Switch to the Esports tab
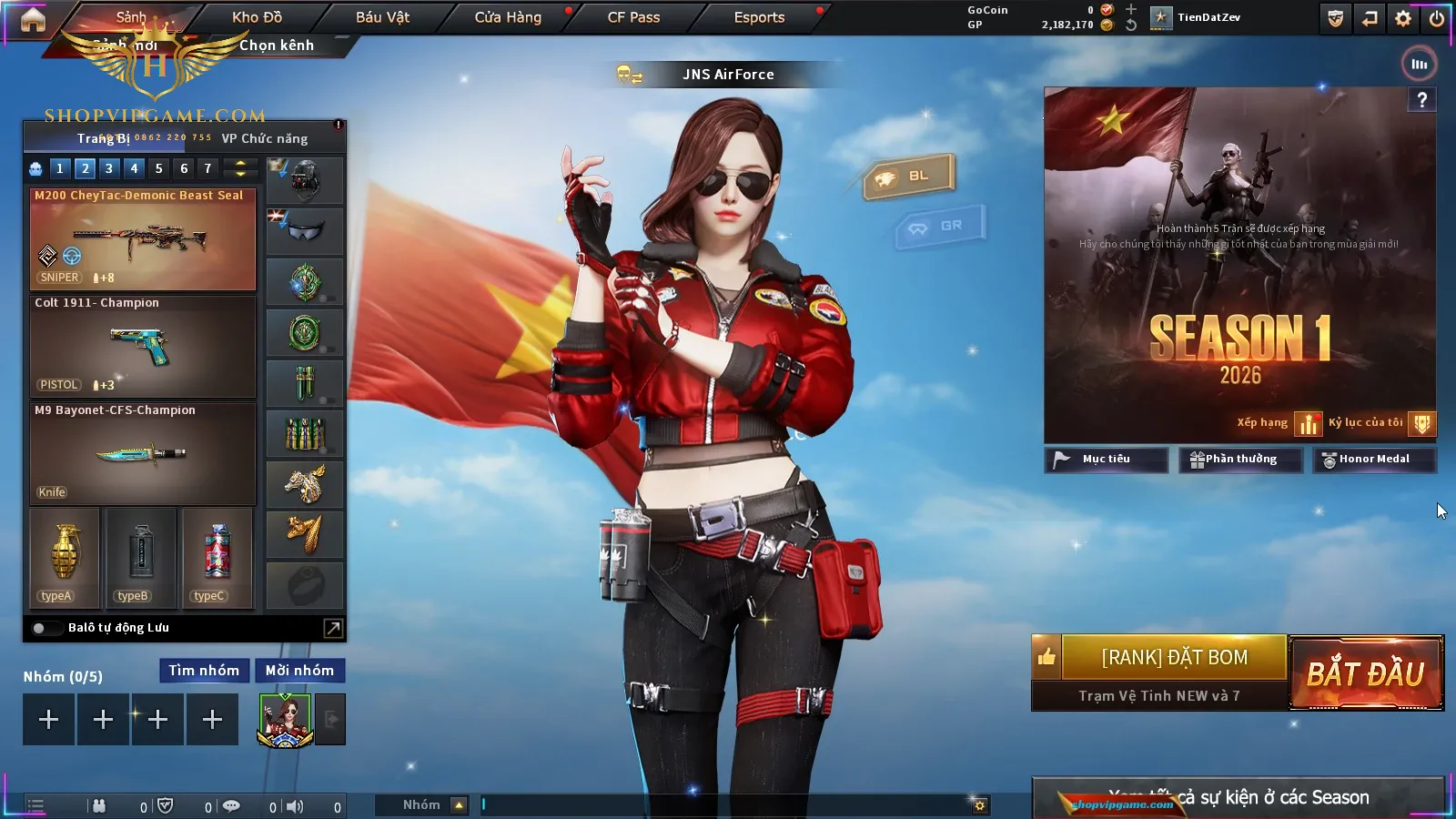 759,17
